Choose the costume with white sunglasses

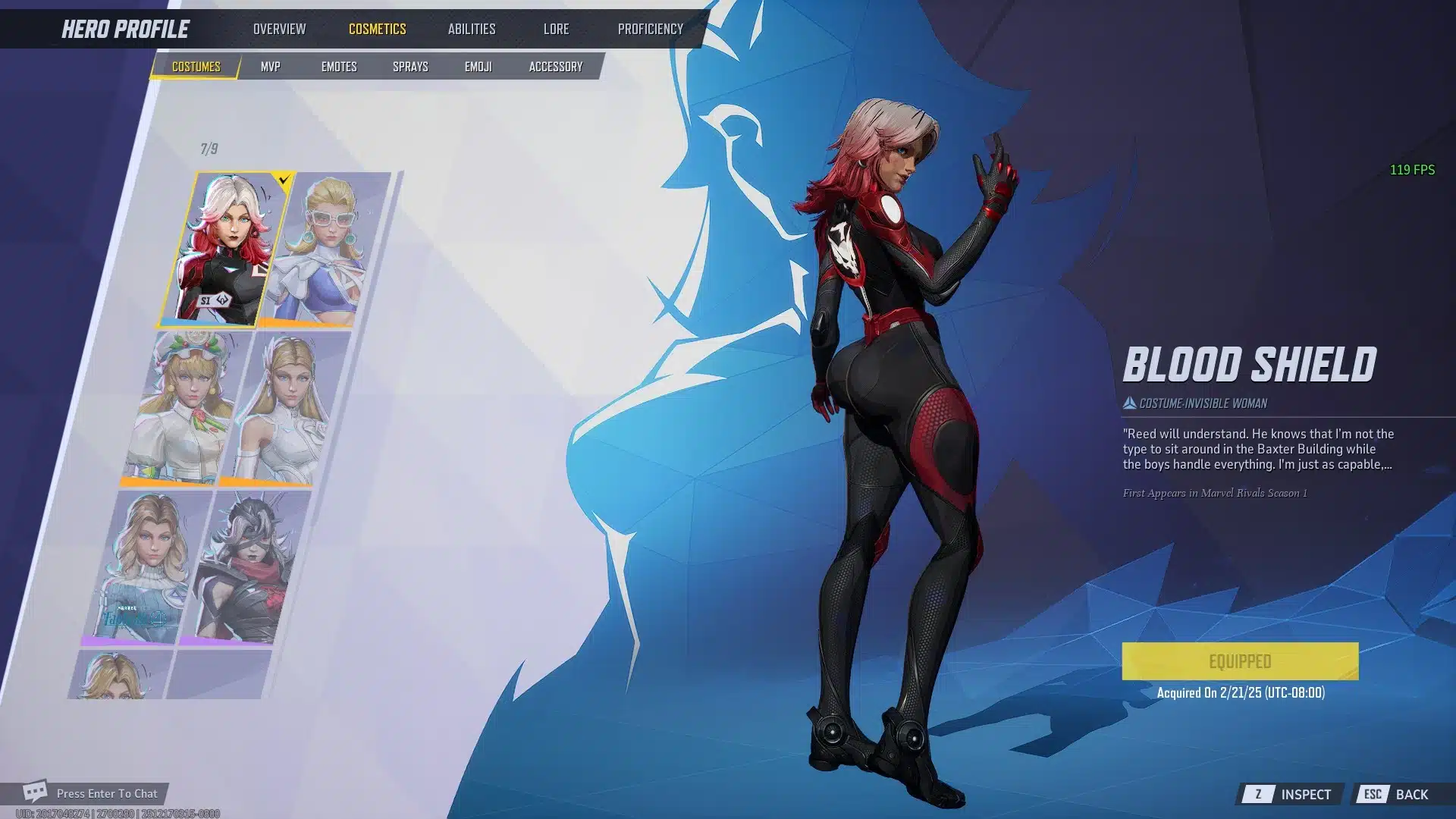pos(326,249)
